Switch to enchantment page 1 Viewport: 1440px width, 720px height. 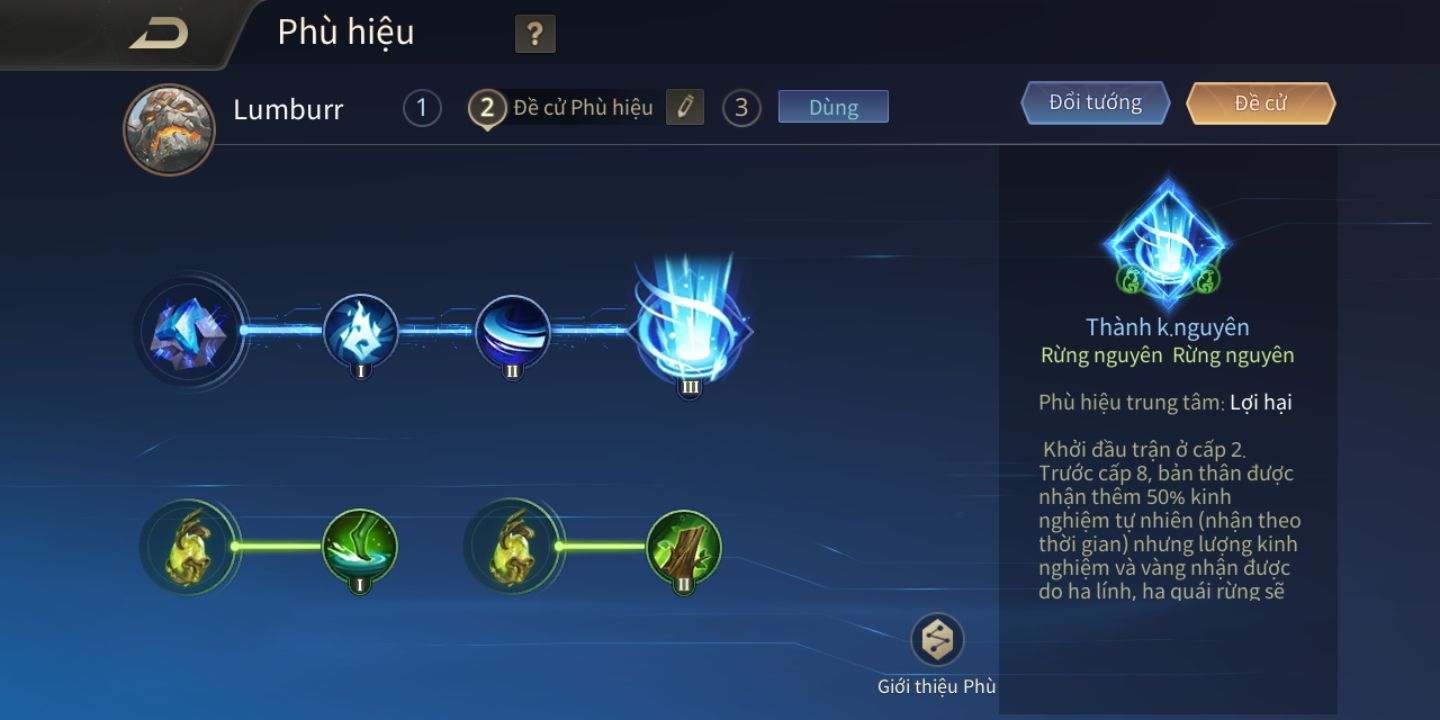(x=422, y=108)
